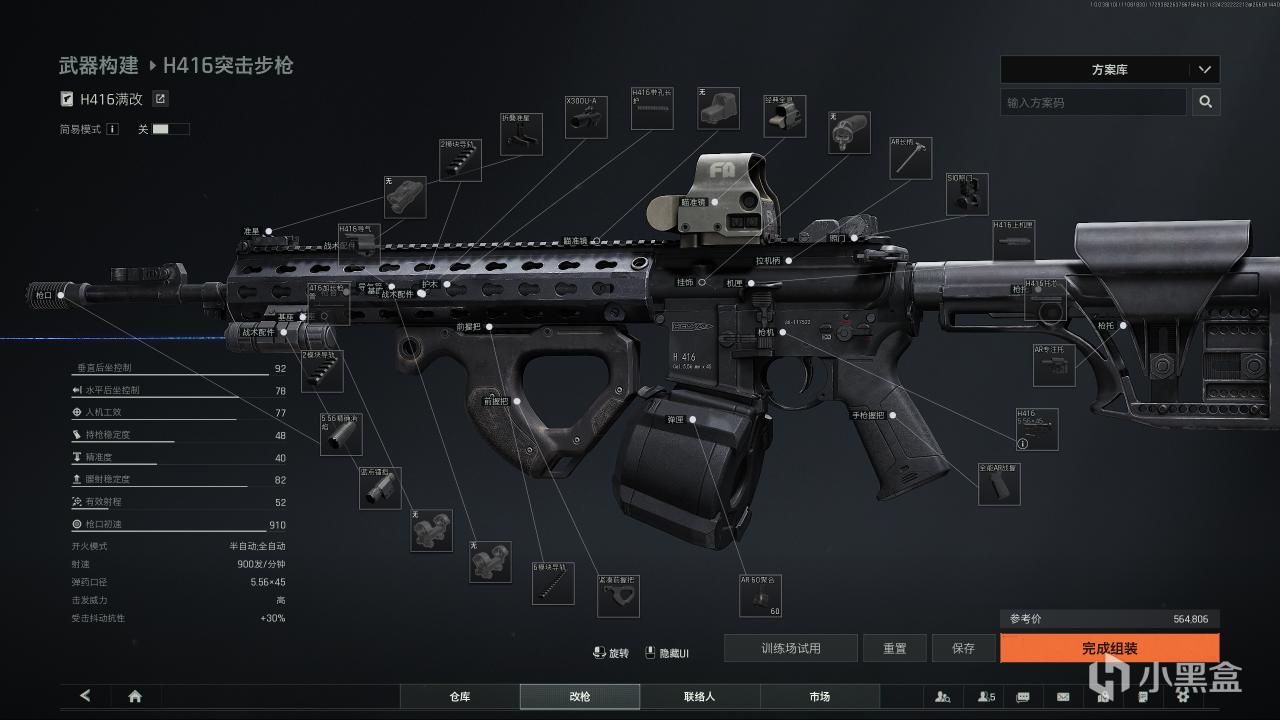Confirm build with 完成组装
The image size is (1280, 720).
[x=1109, y=648]
